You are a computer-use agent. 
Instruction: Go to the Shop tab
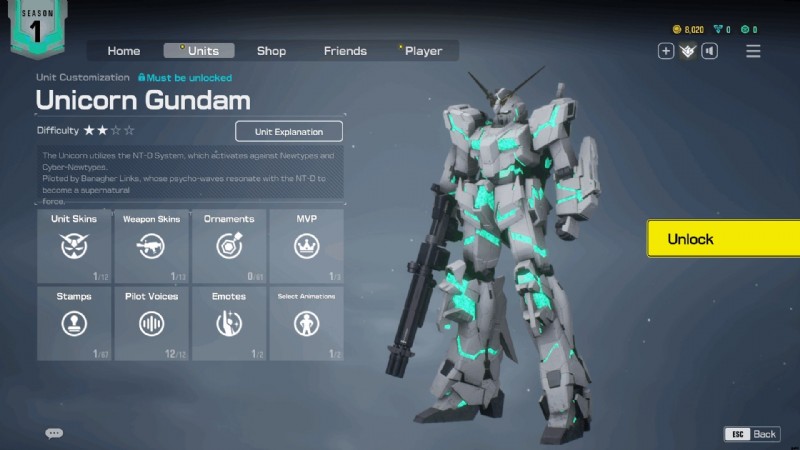click(271, 51)
